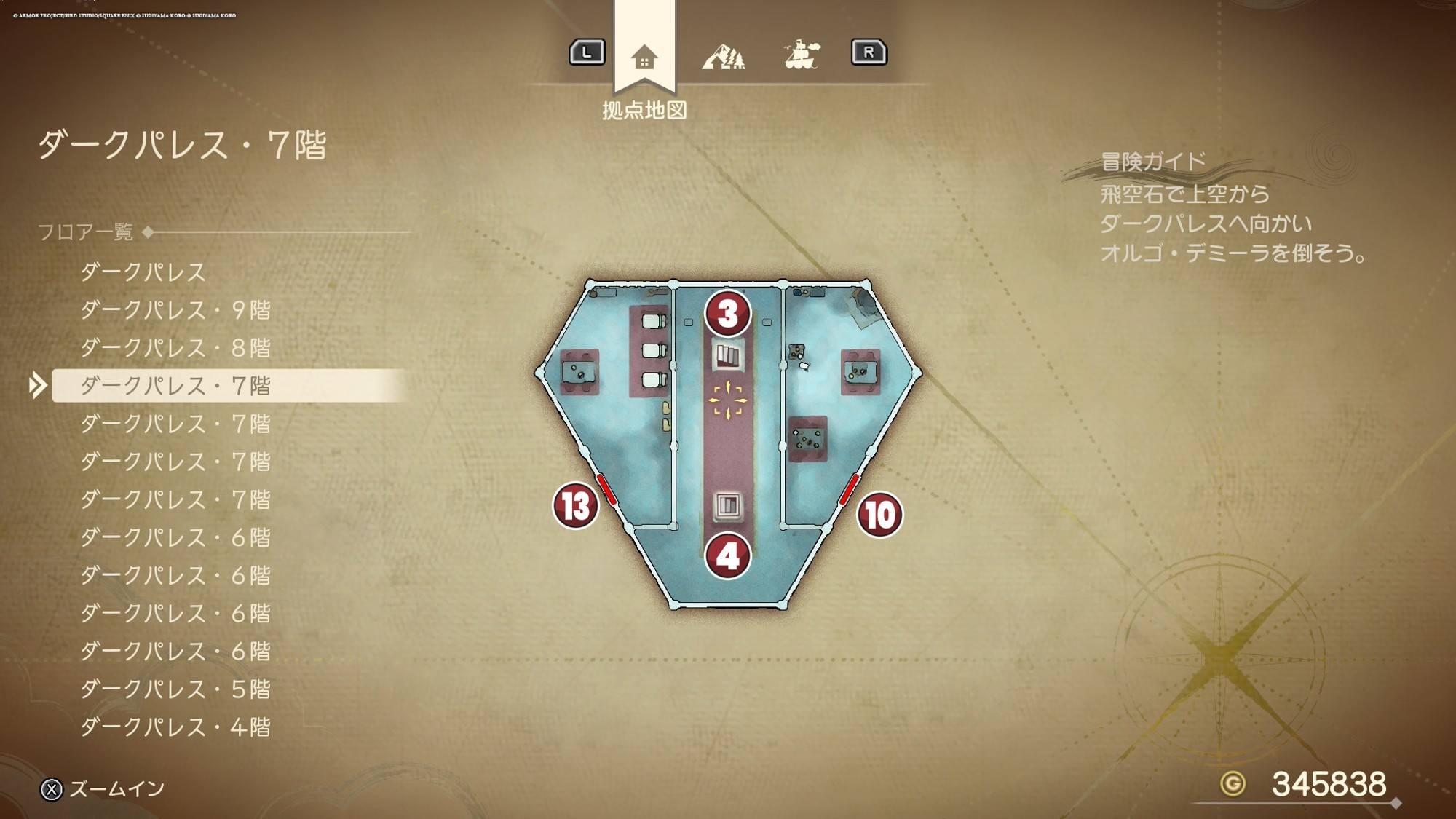The width and height of the screenshot is (1456, 819).
Task: Click the highlighted ダークパレス・7階 row
Action: 175,386
